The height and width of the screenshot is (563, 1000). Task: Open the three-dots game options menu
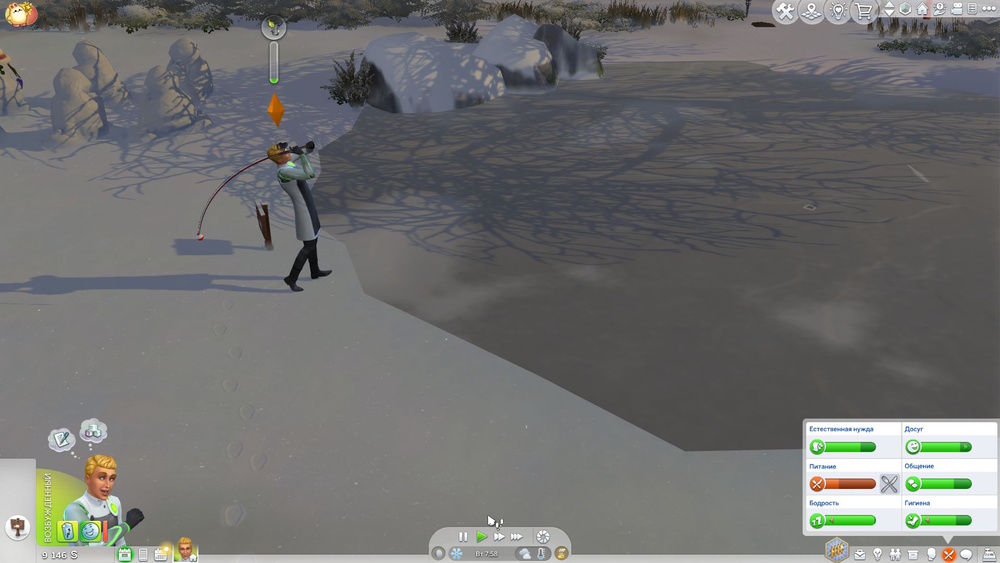click(x=988, y=9)
